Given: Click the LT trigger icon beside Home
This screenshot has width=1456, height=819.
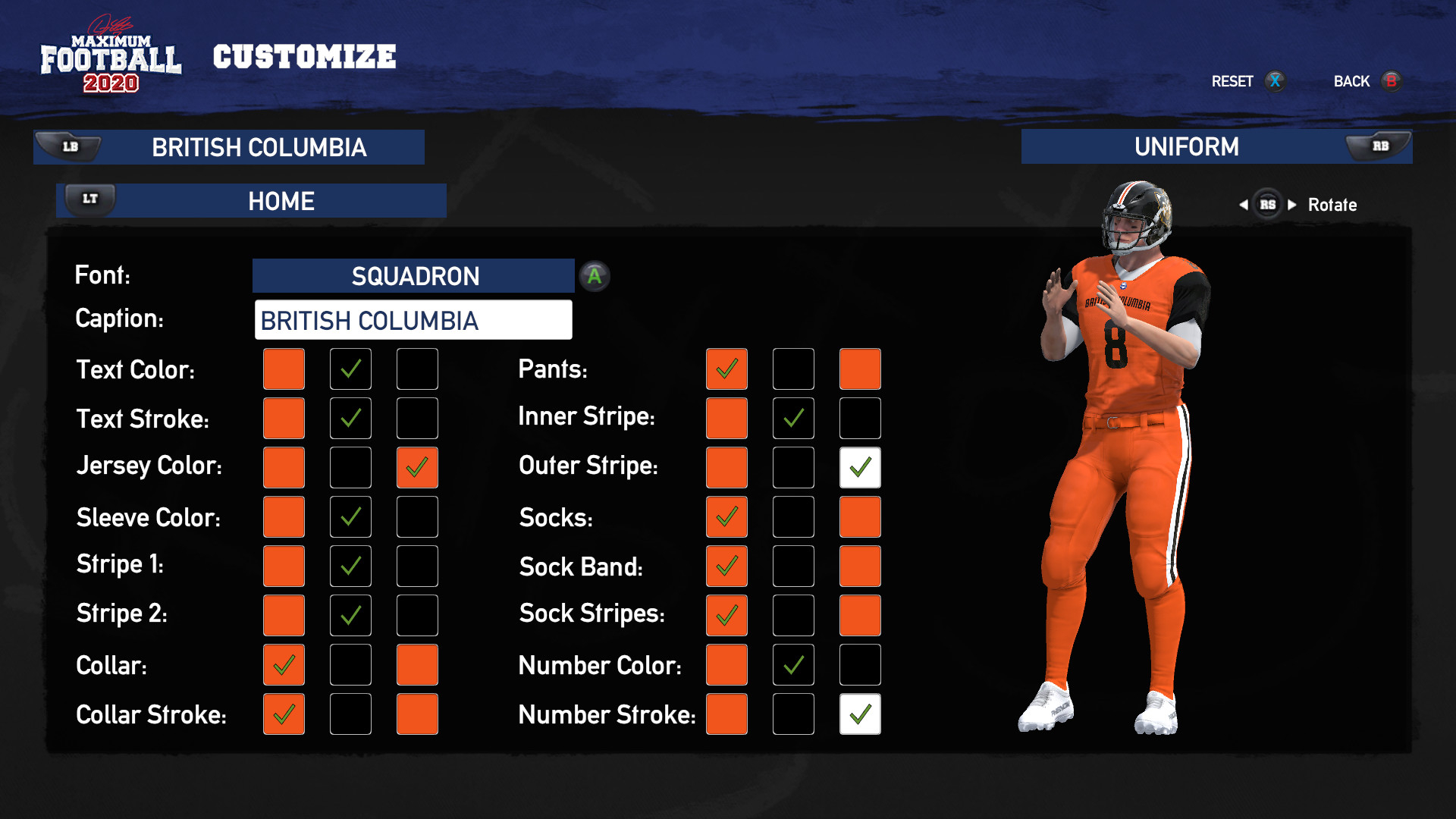Looking at the screenshot, I should (89, 199).
